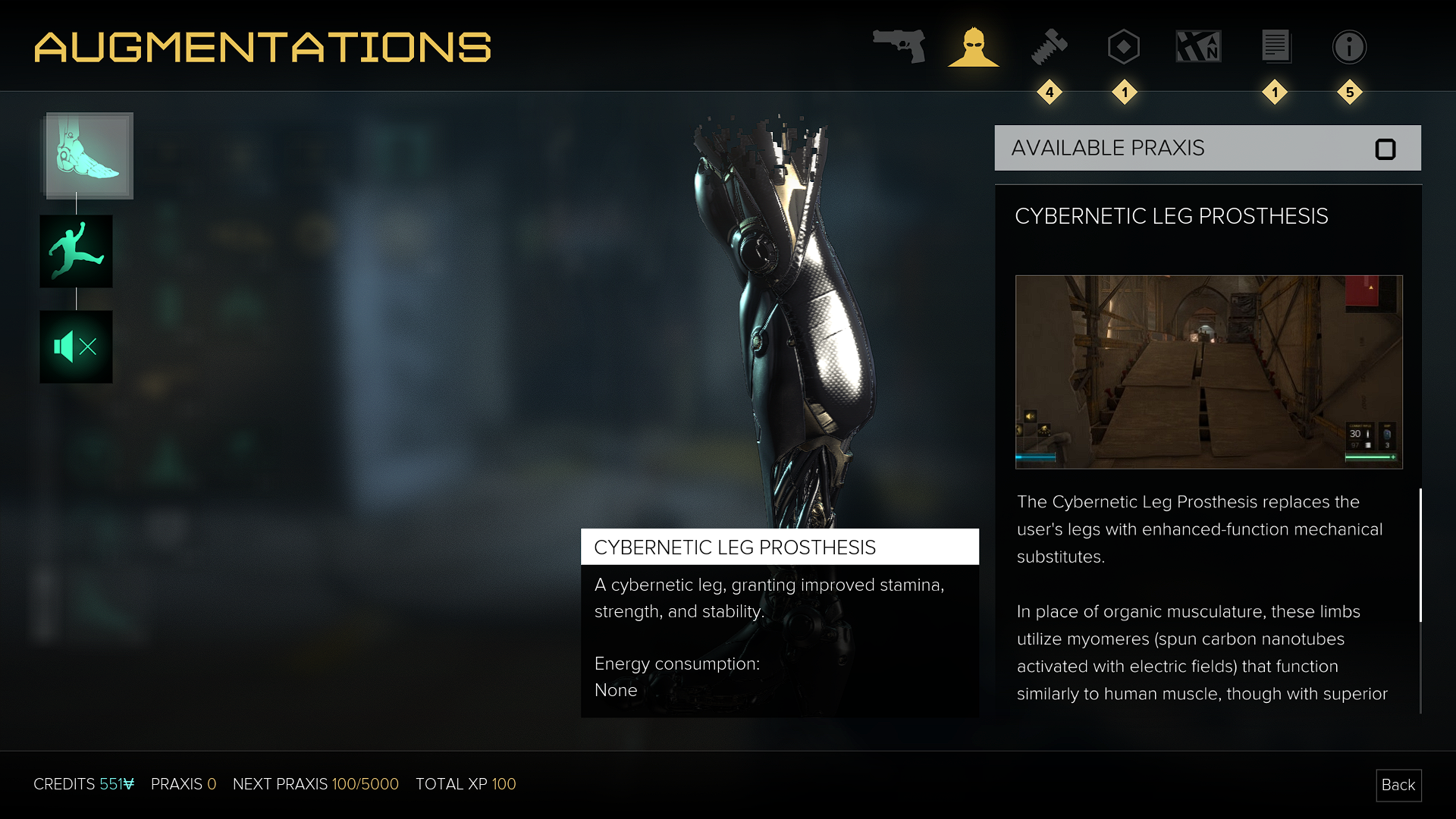
Task: Switch to the document log tab
Action: tap(1276, 47)
